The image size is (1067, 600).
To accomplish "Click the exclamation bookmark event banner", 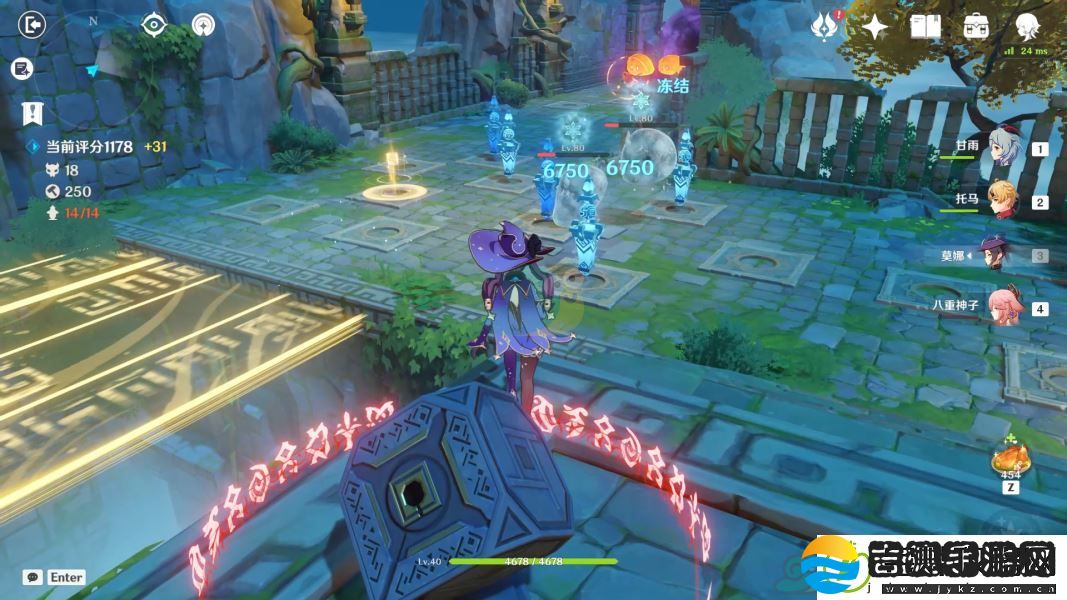I will [x=33, y=113].
